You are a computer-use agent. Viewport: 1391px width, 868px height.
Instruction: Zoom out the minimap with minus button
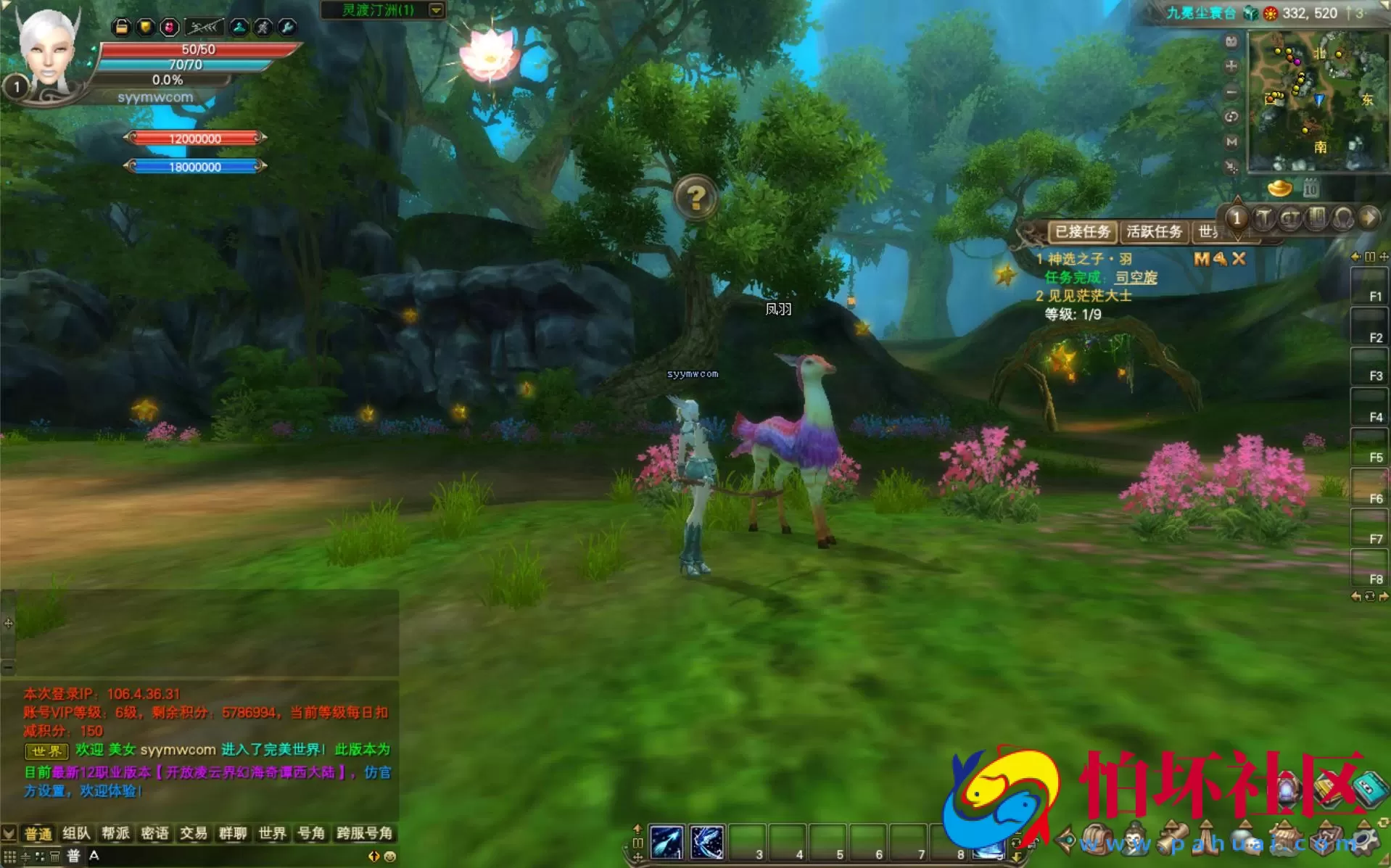click(1231, 92)
